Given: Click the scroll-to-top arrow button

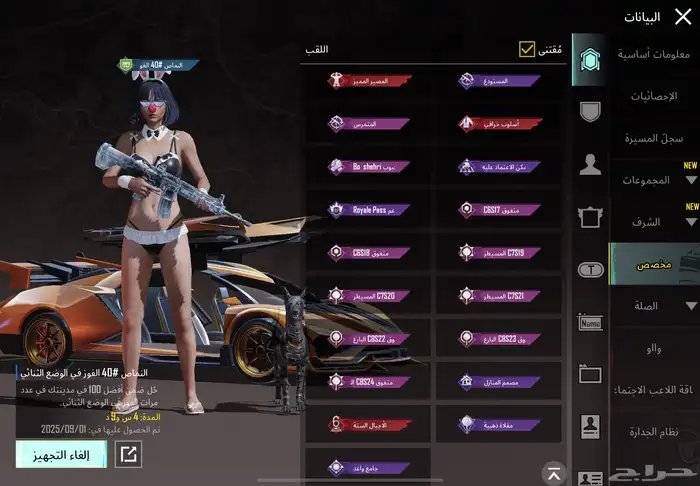Looking at the screenshot, I should click(553, 472).
